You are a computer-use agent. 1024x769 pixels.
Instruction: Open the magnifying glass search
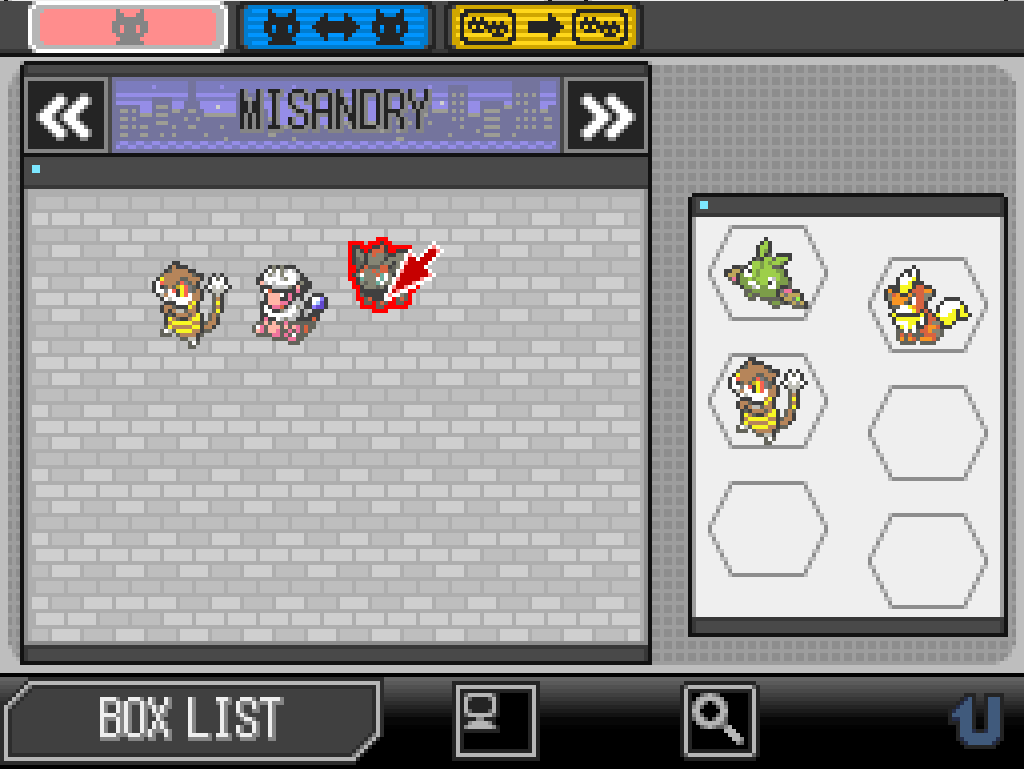[719, 719]
